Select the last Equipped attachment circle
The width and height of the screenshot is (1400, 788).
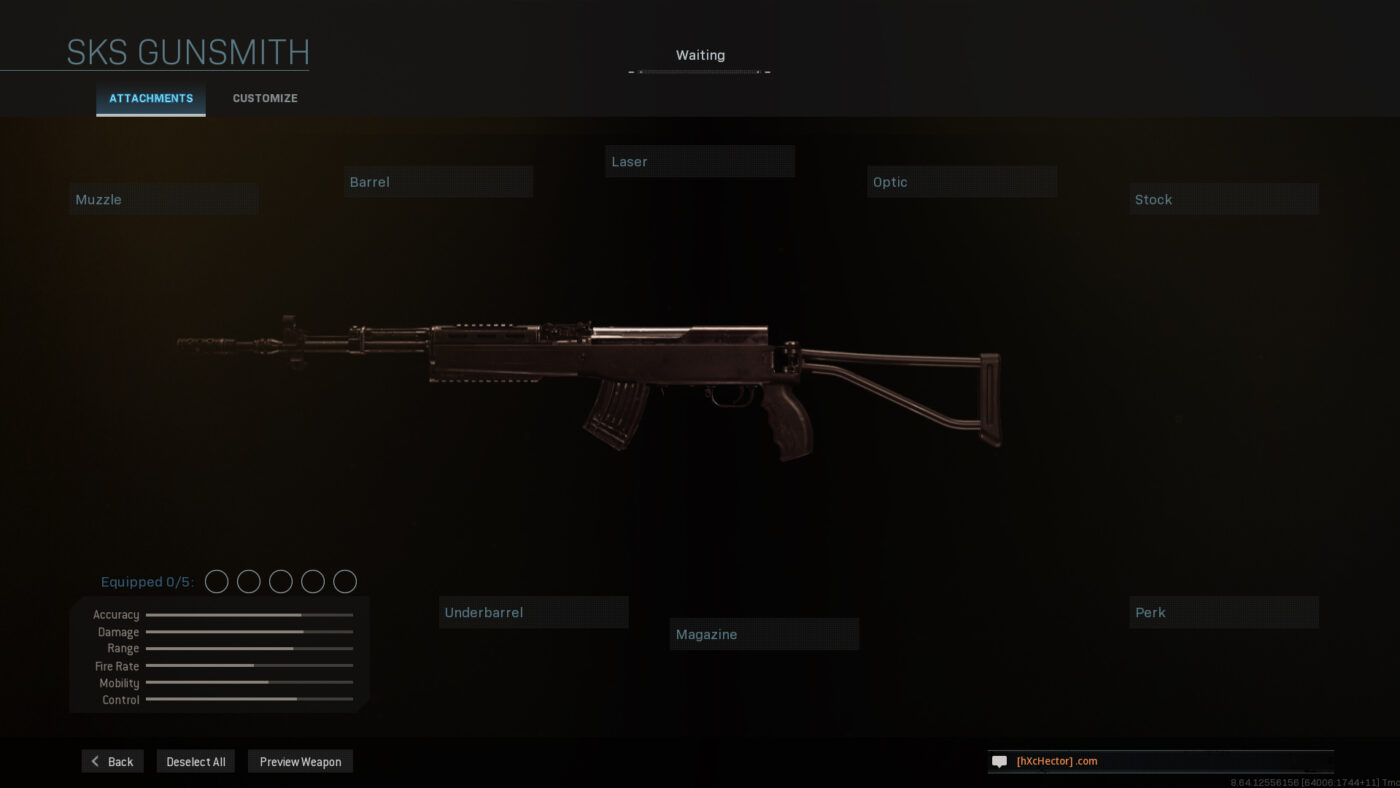[x=344, y=580]
